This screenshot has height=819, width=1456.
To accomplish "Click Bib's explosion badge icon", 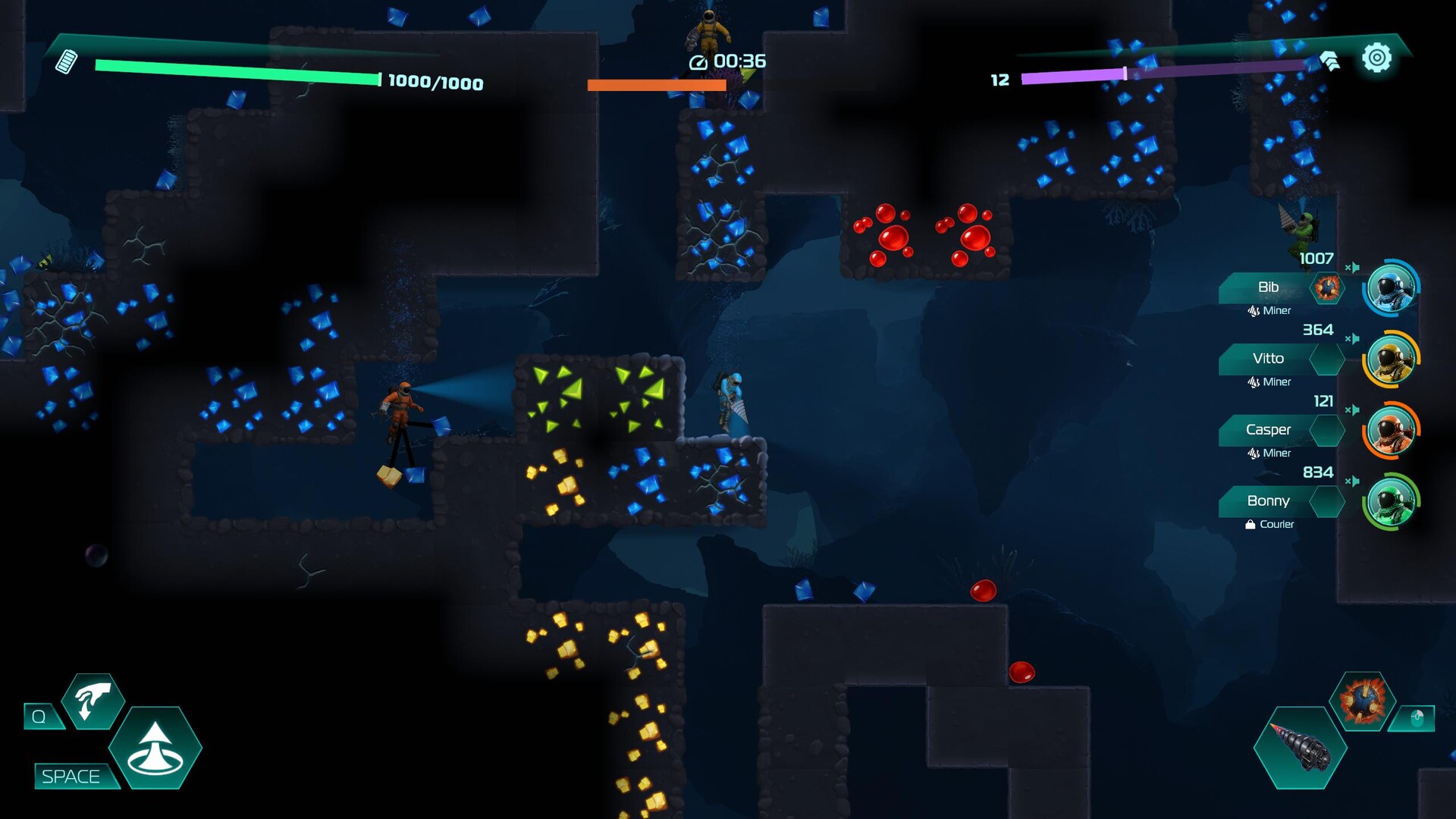I will 1327,288.
